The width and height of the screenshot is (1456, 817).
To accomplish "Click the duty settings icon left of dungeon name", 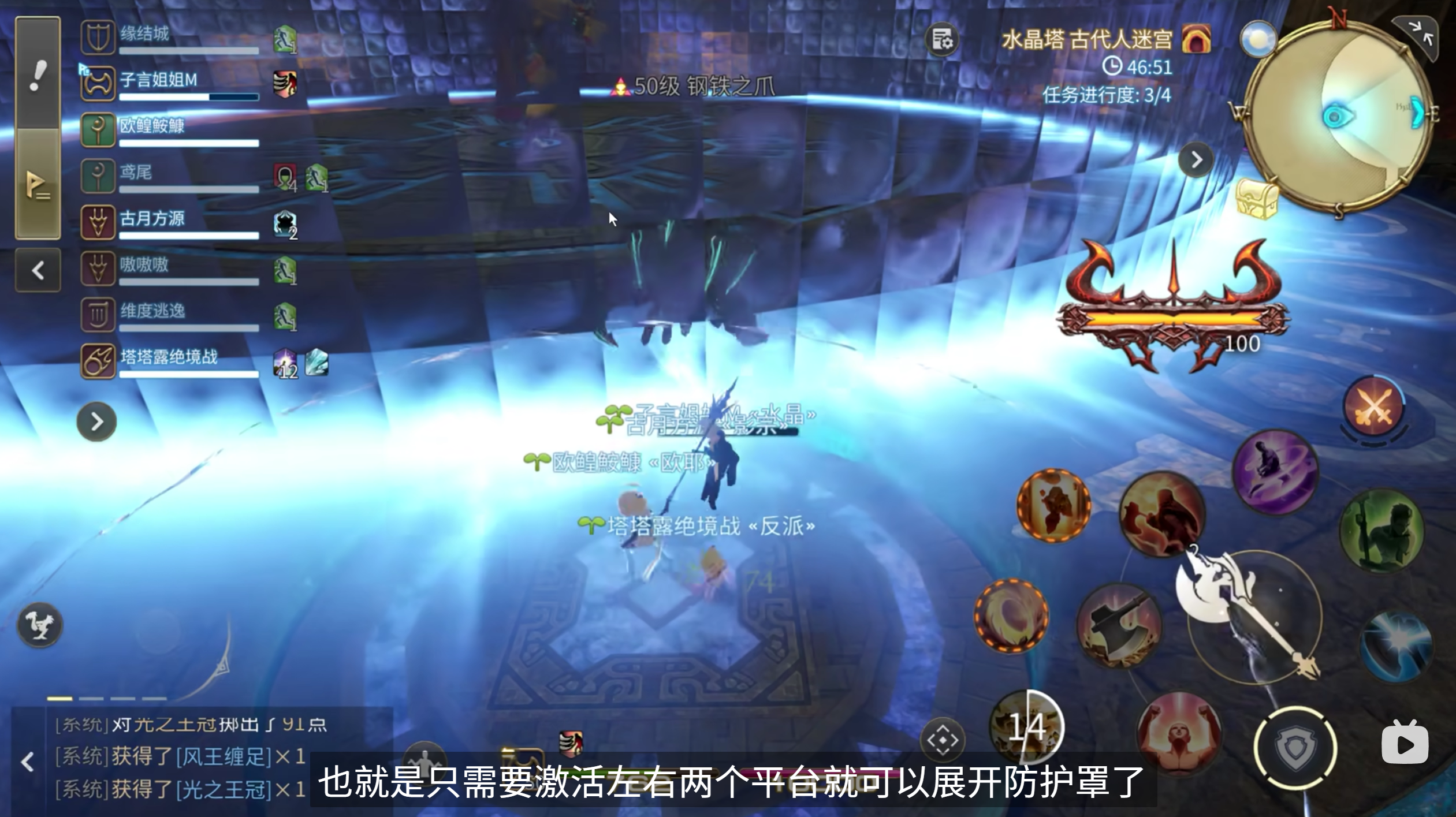I will [941, 39].
